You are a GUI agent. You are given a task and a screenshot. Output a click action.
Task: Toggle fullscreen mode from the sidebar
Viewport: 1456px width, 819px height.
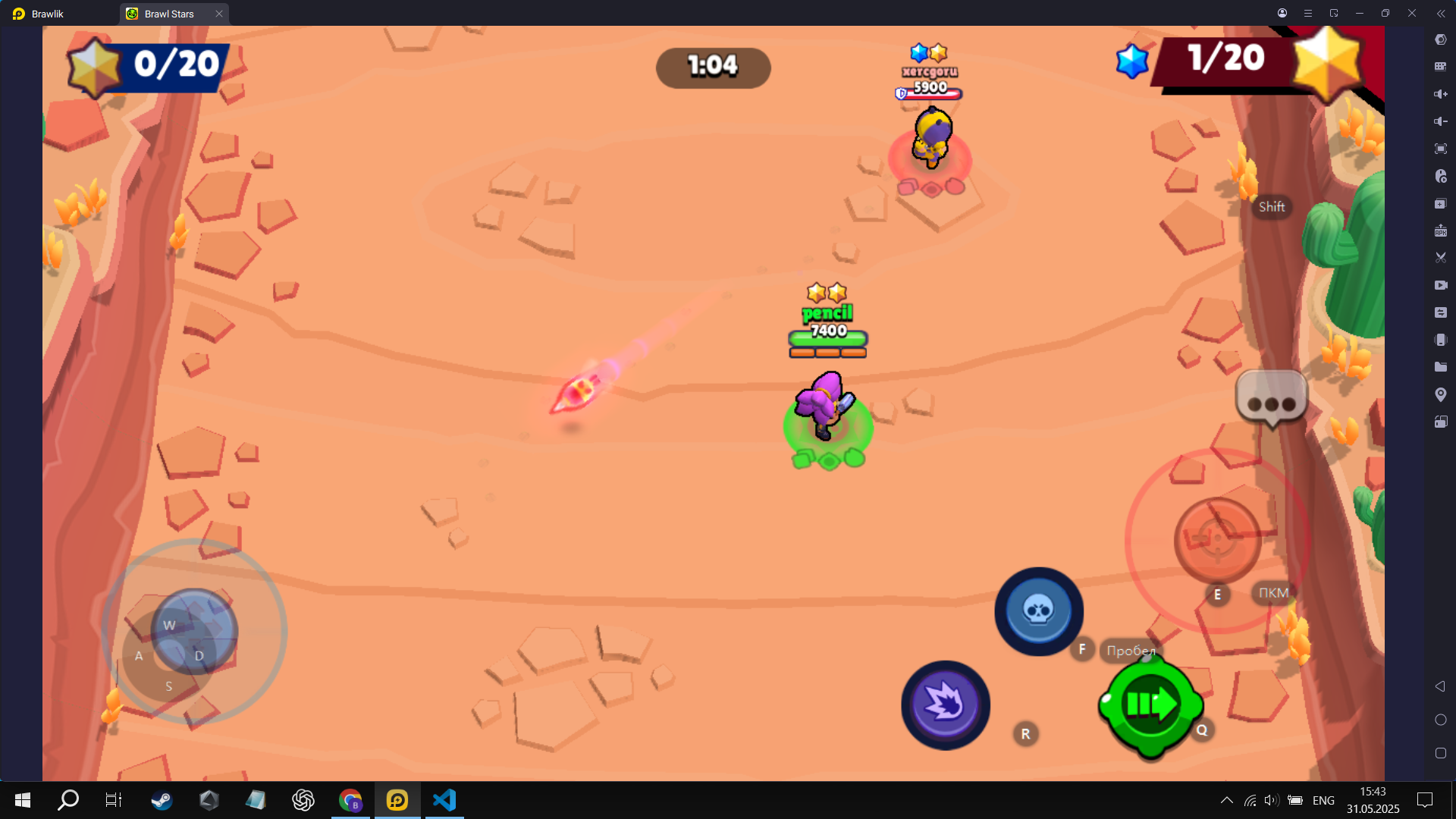tap(1440, 149)
